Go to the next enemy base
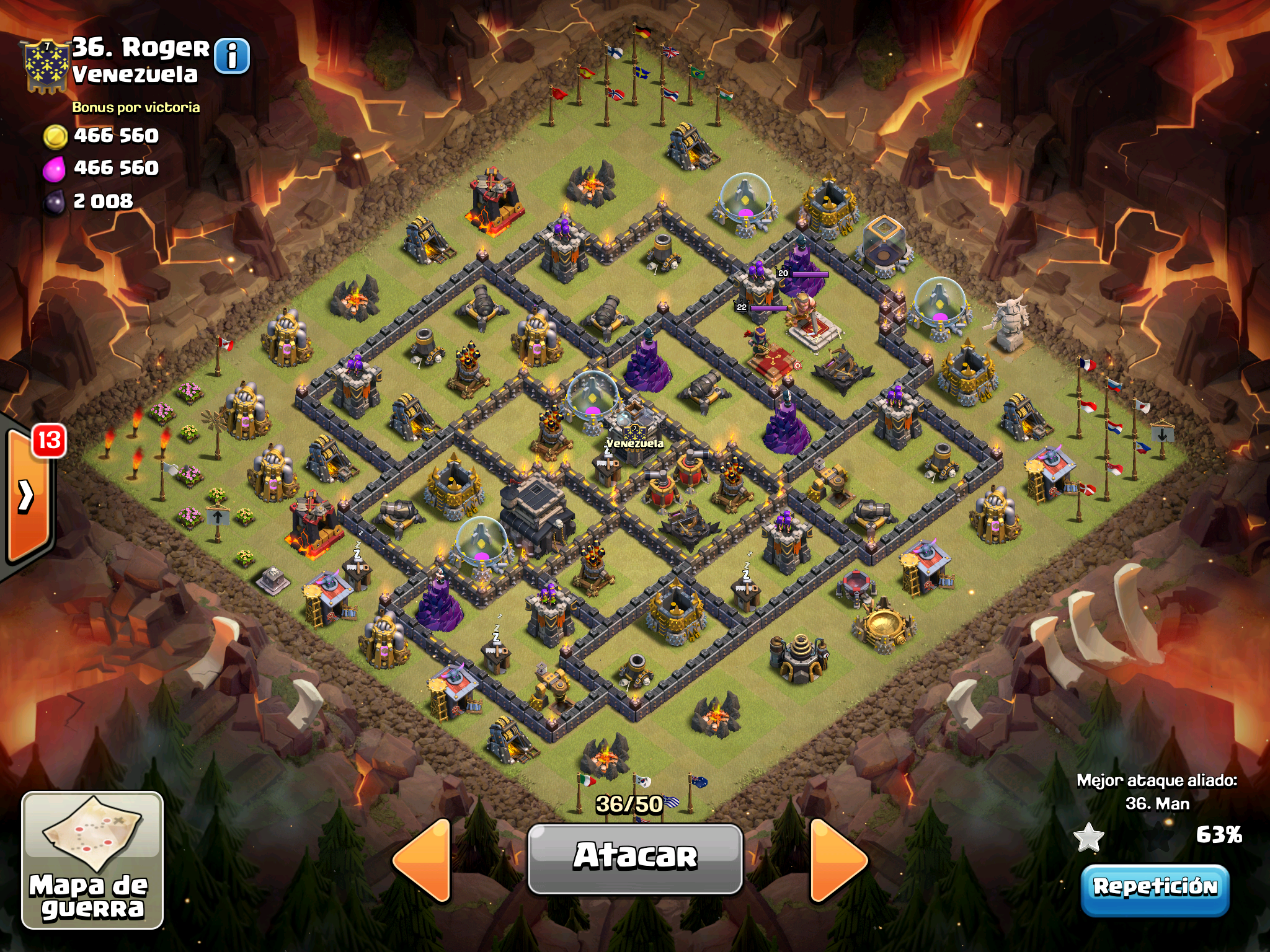Image resolution: width=1270 pixels, height=952 pixels. tap(837, 859)
